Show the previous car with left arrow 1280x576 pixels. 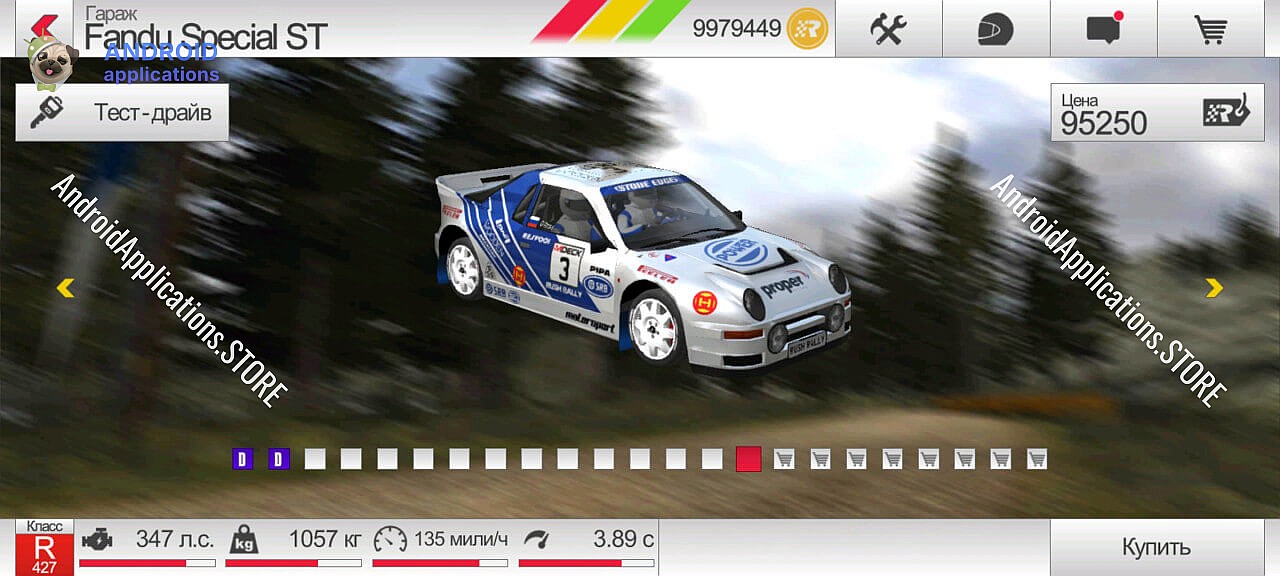click(65, 288)
